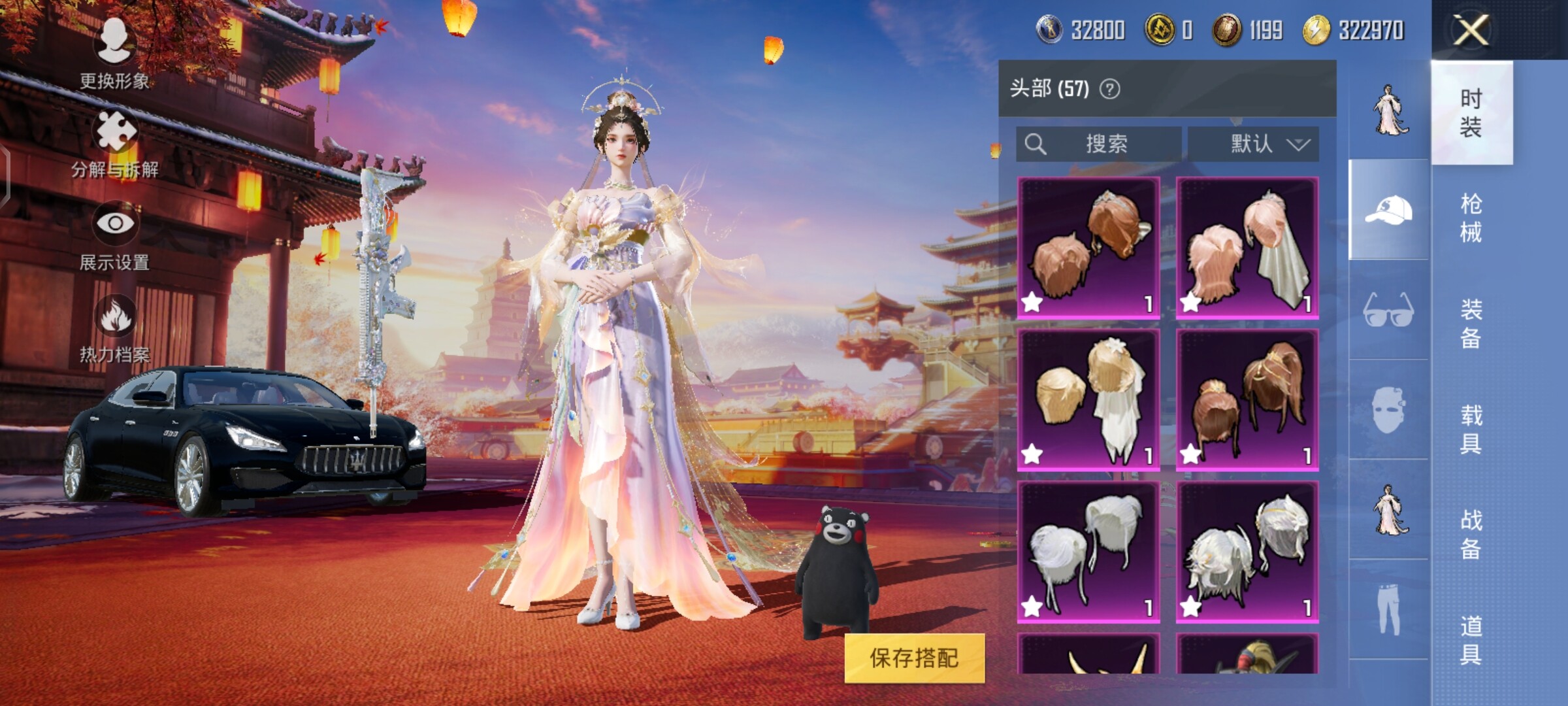Go to the 载具 vehicles tab
This screenshot has width=1568, height=706.
coord(1471,429)
